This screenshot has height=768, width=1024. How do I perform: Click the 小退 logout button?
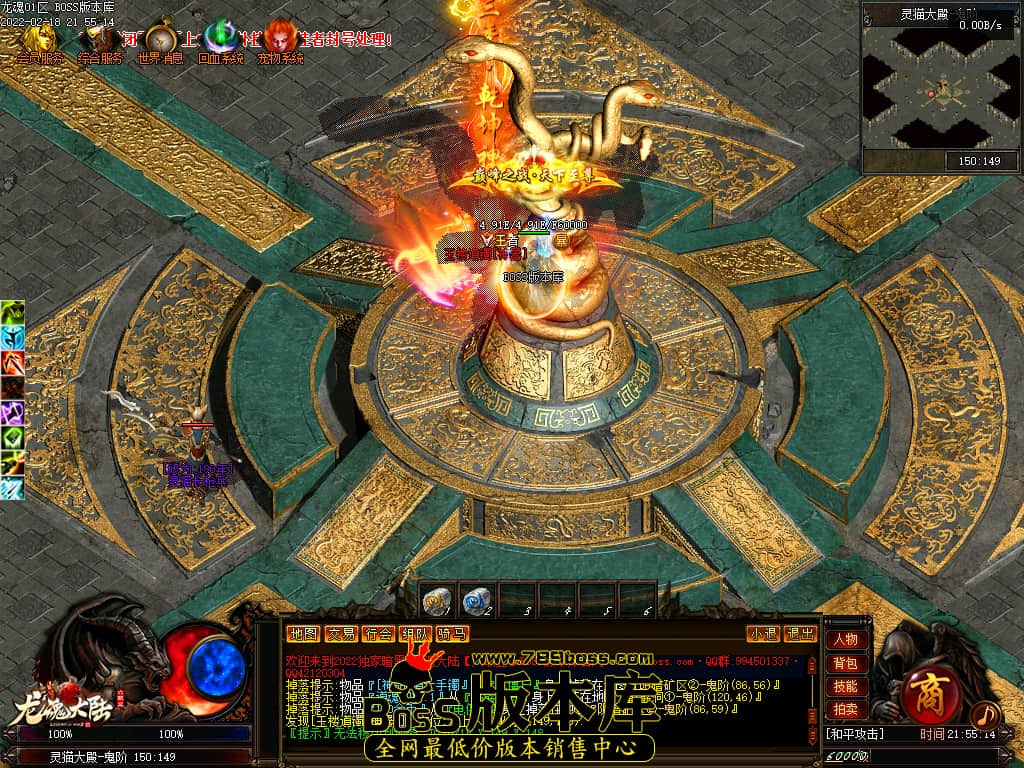[763, 633]
